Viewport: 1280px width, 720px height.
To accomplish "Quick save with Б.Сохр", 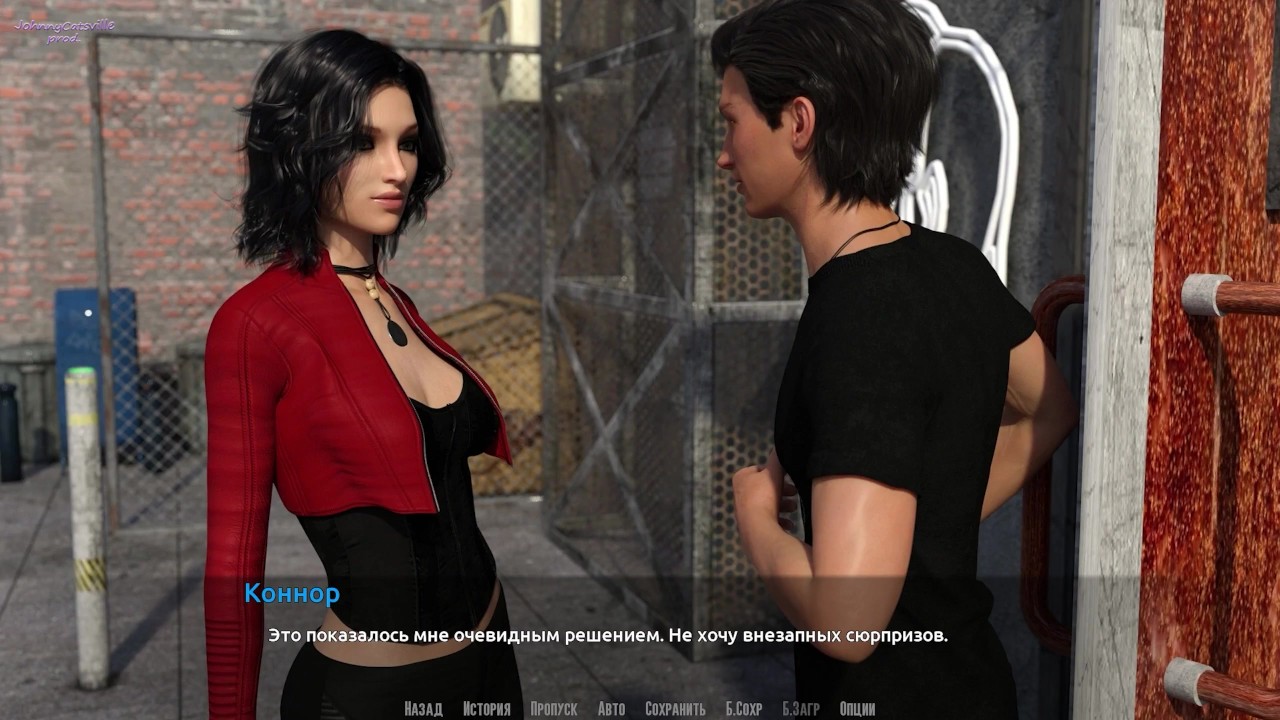I will tap(743, 709).
